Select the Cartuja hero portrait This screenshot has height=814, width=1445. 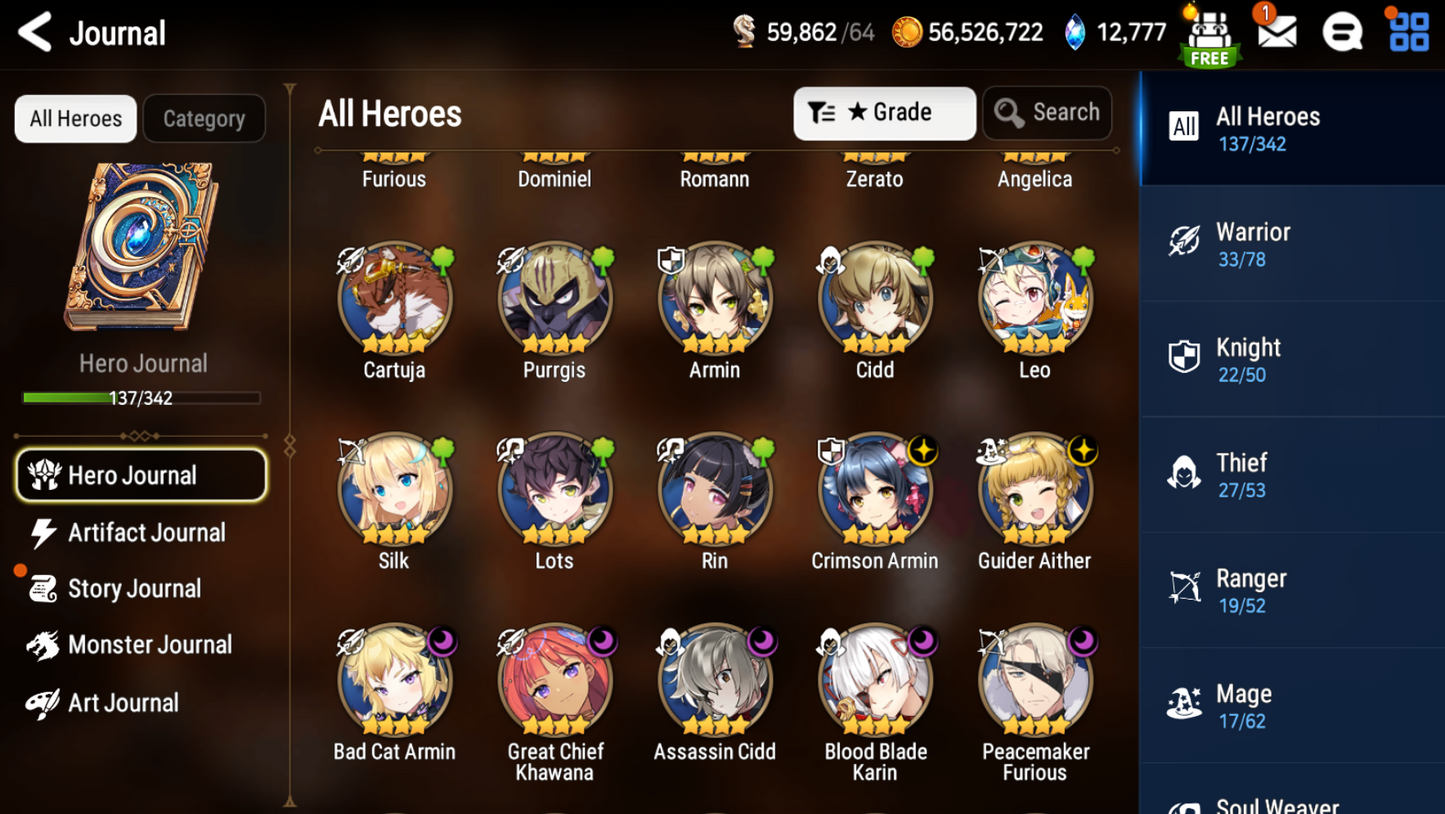[394, 300]
